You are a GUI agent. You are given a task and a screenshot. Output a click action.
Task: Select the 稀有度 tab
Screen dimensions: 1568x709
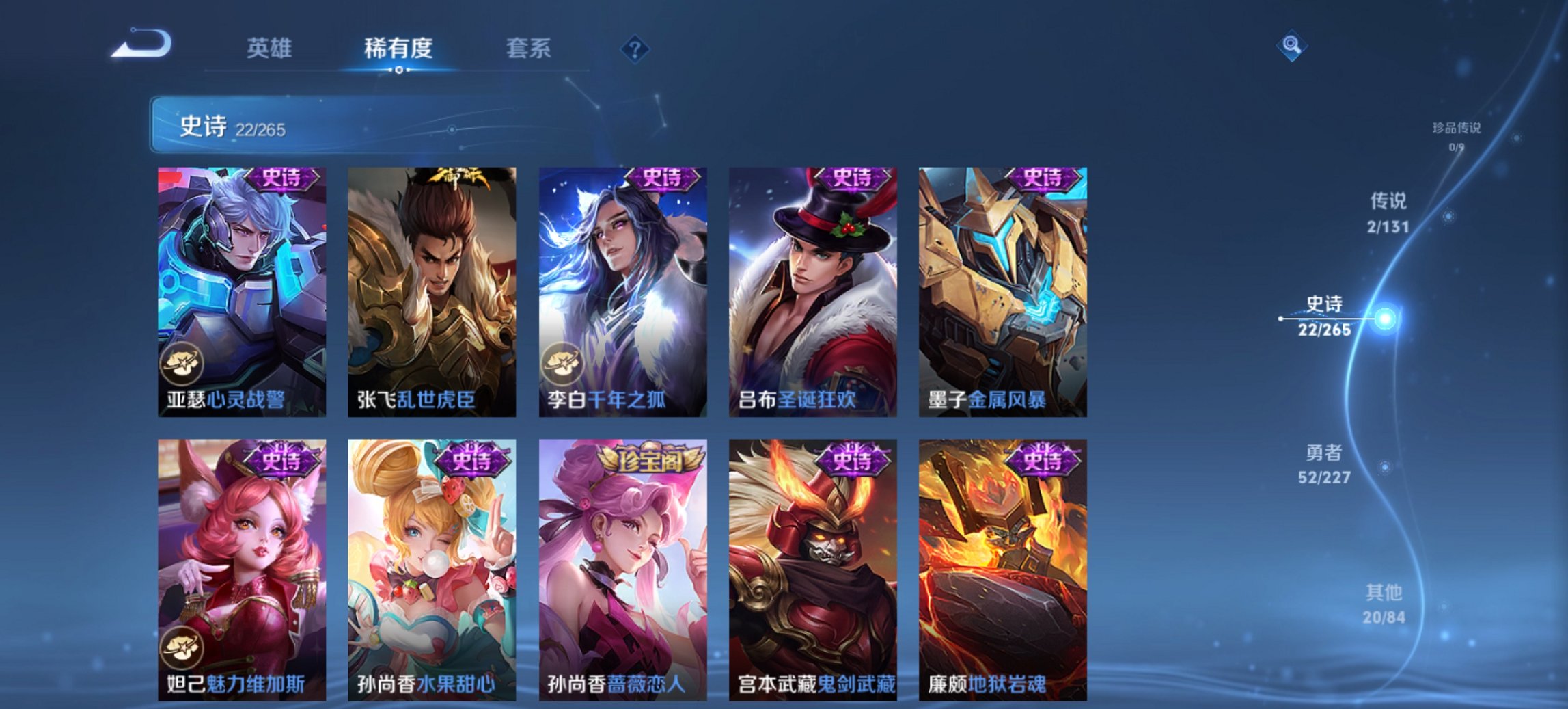point(399,48)
